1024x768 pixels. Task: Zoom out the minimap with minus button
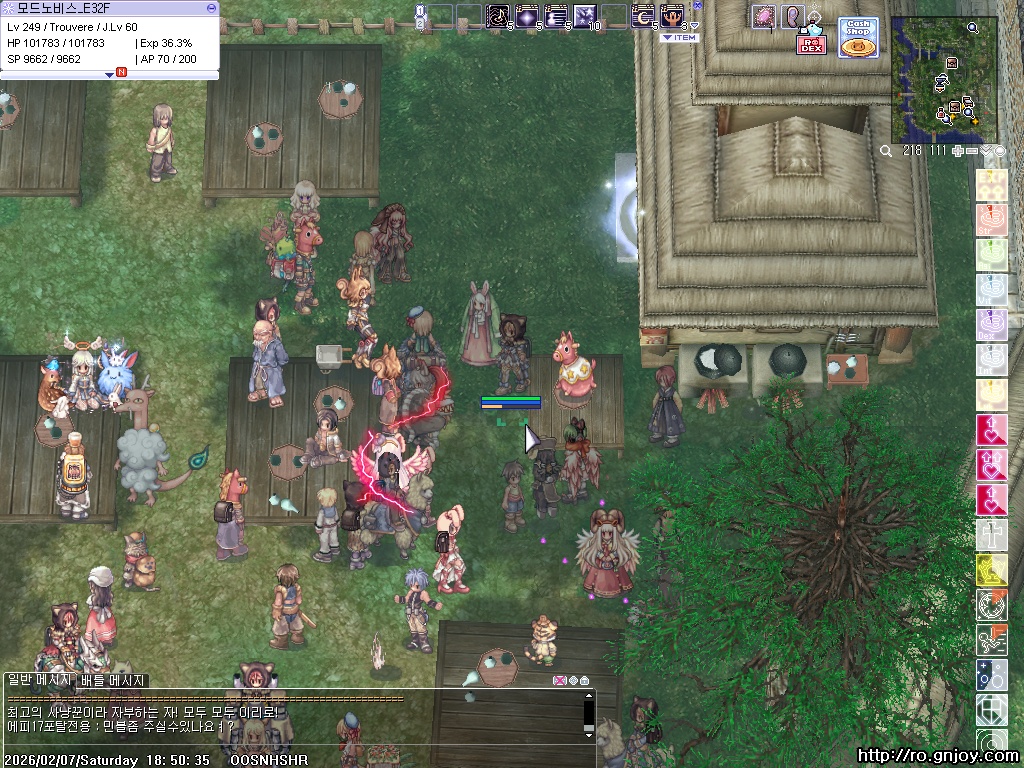click(x=972, y=150)
